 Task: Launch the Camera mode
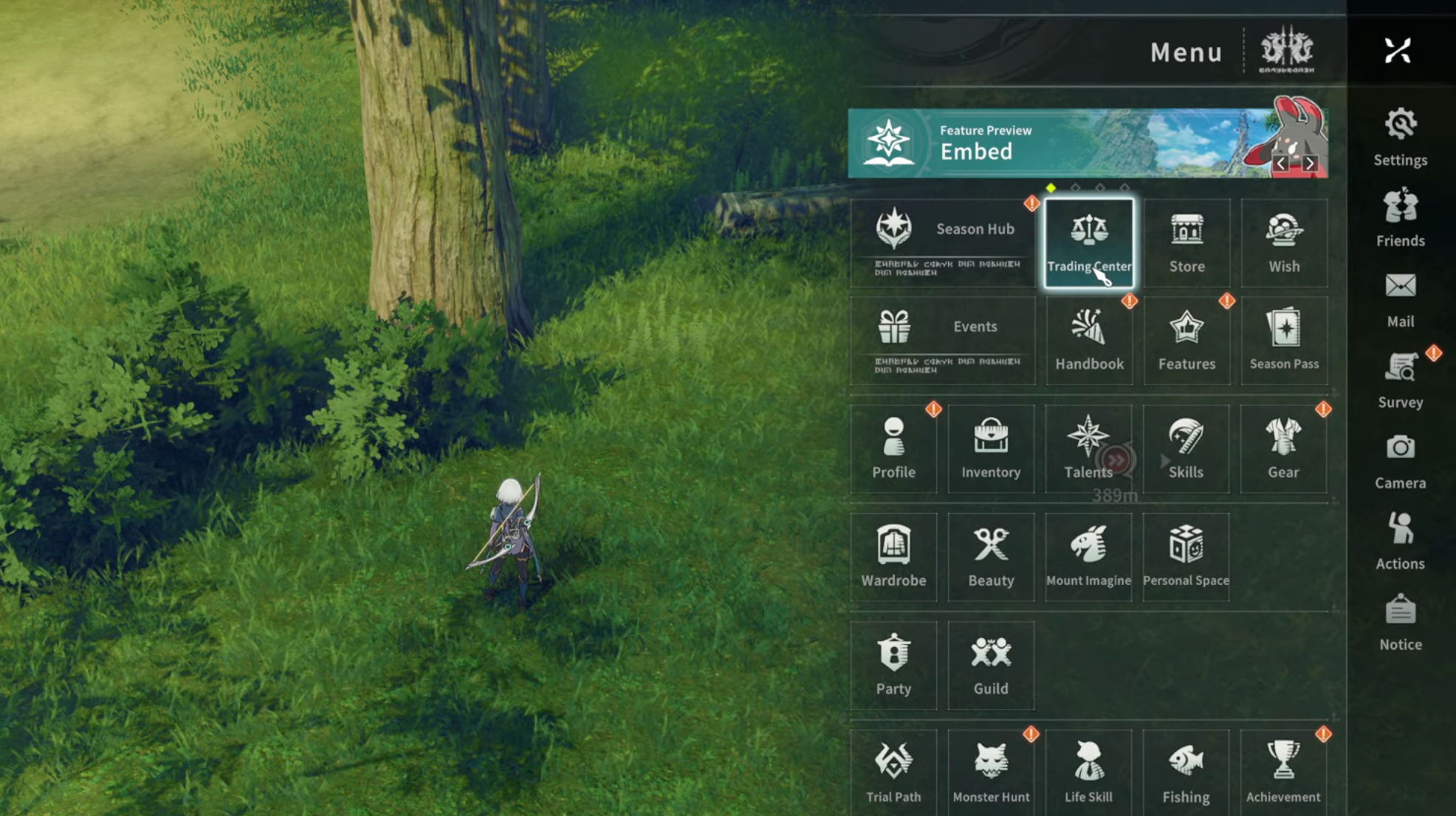[1400, 460]
